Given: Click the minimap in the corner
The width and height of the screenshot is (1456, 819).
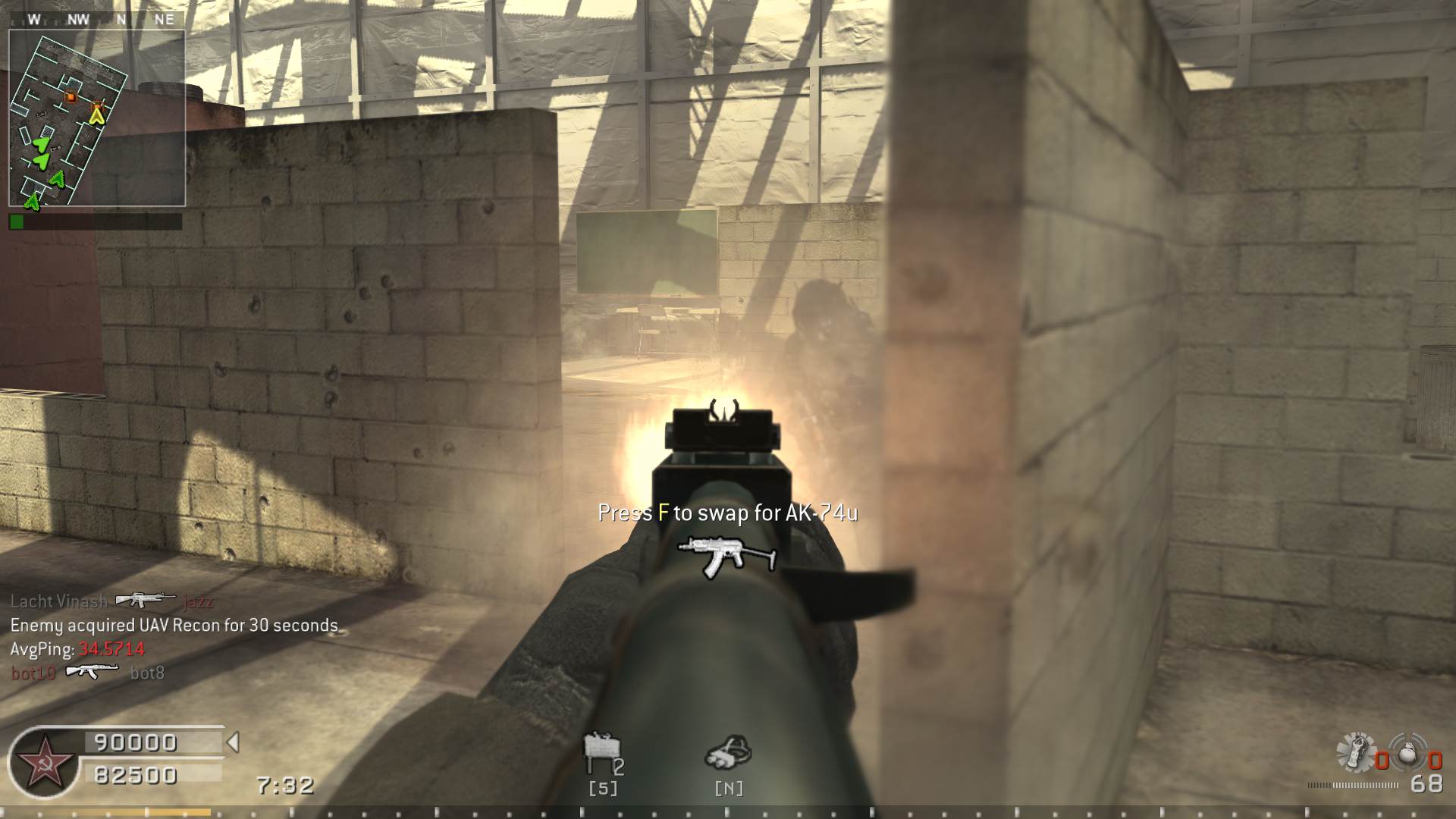Looking at the screenshot, I should click(97, 118).
